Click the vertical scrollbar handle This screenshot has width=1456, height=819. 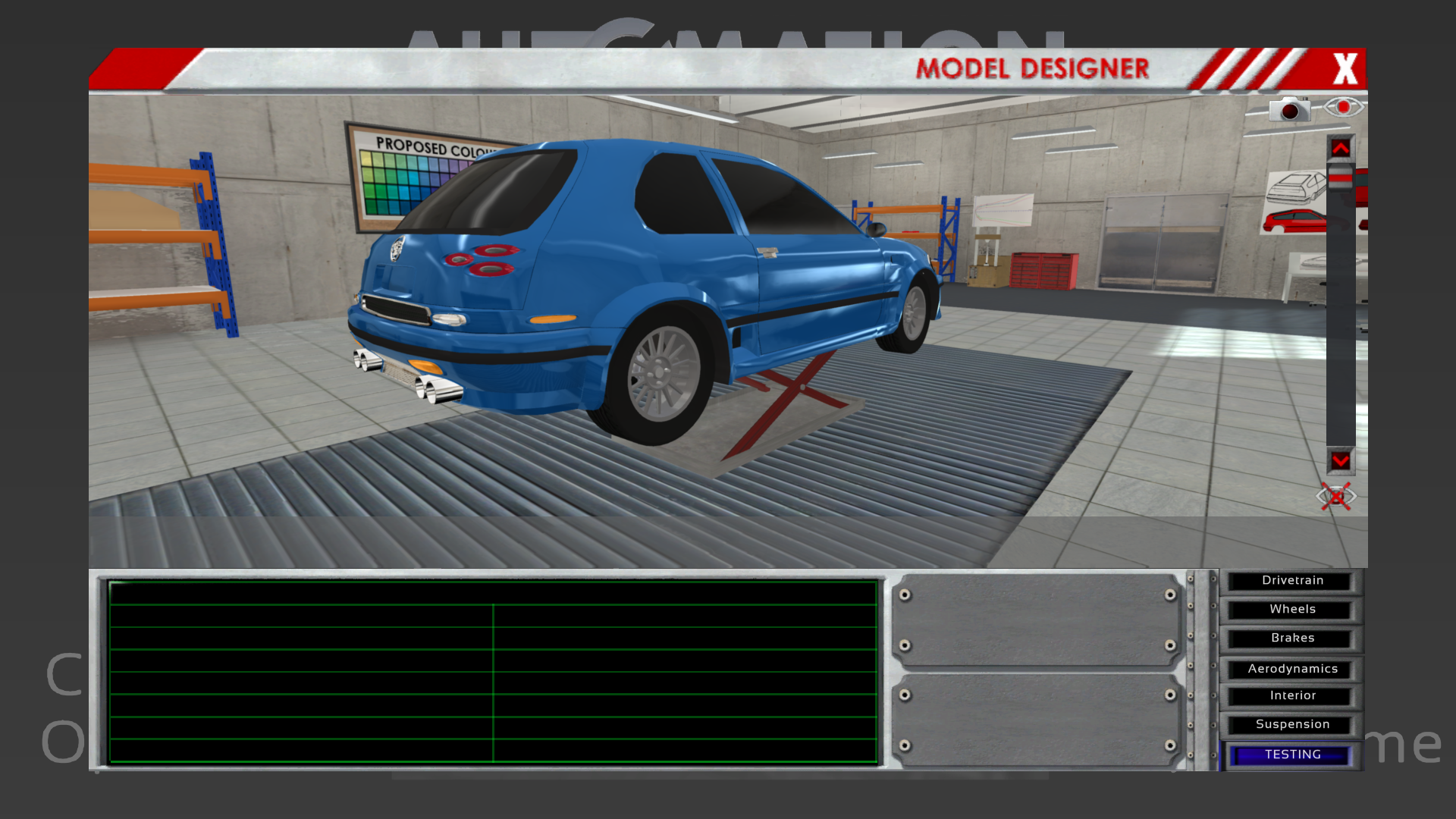click(1340, 178)
